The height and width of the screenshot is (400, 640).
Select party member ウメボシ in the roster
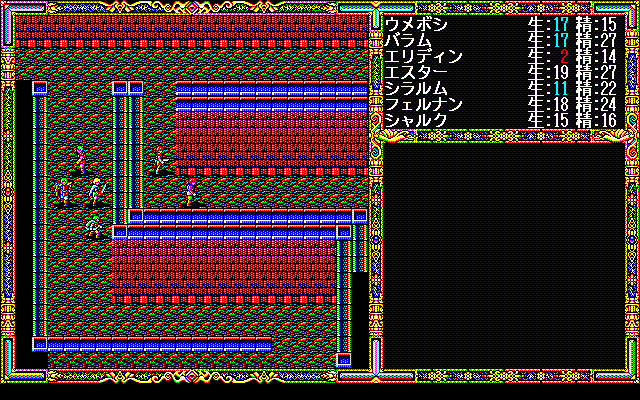(417, 22)
